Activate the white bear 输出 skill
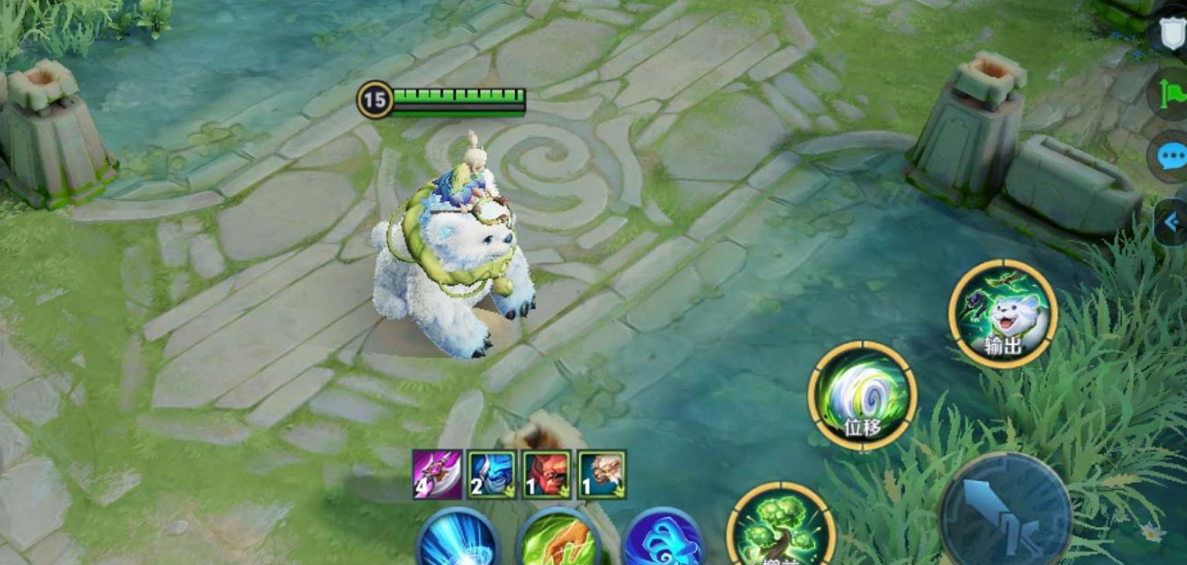 (1003, 313)
